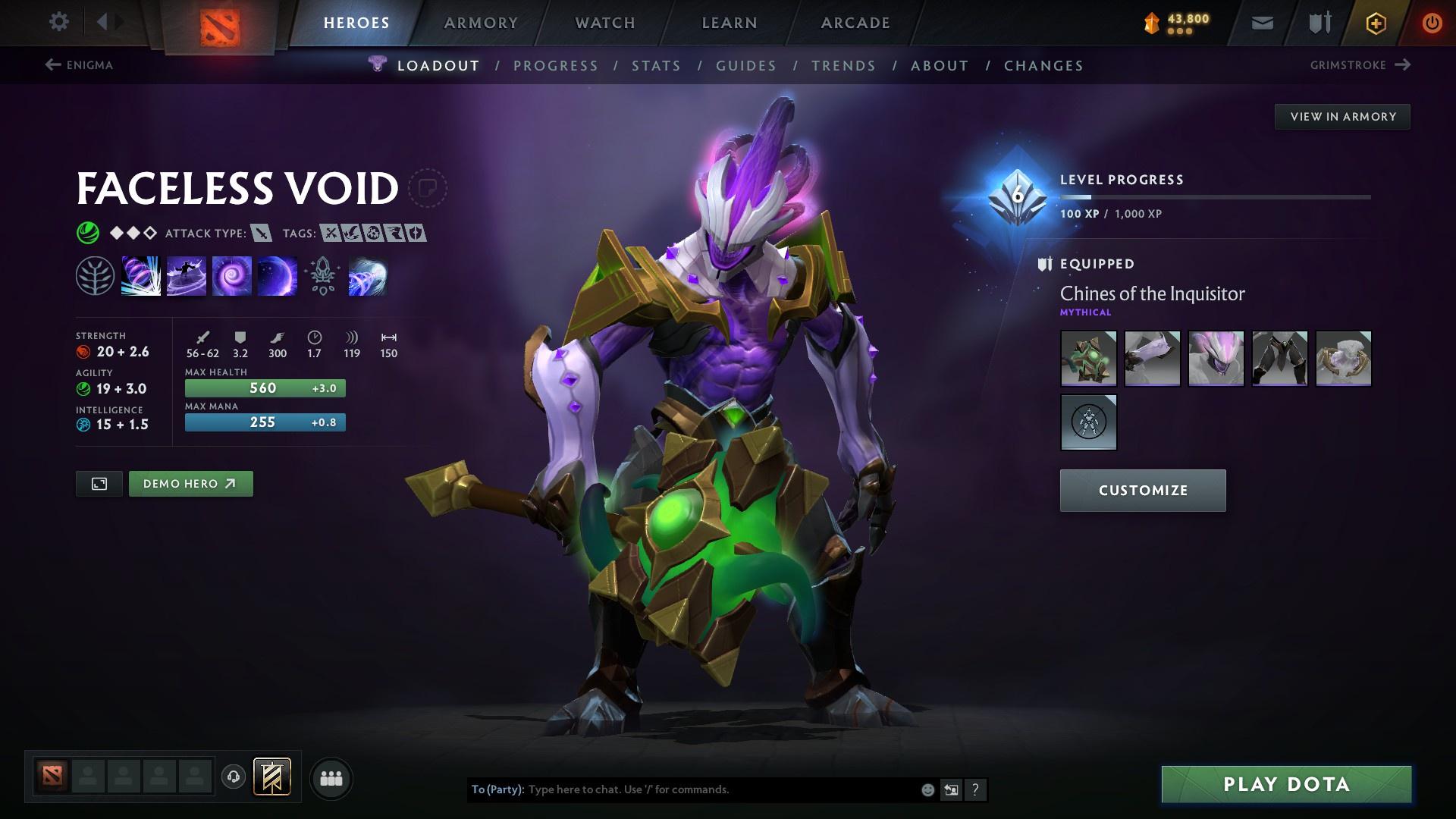Screen dimensions: 1456x819
Task: Open the chat channel selector beside the emoji
Action: point(951,789)
